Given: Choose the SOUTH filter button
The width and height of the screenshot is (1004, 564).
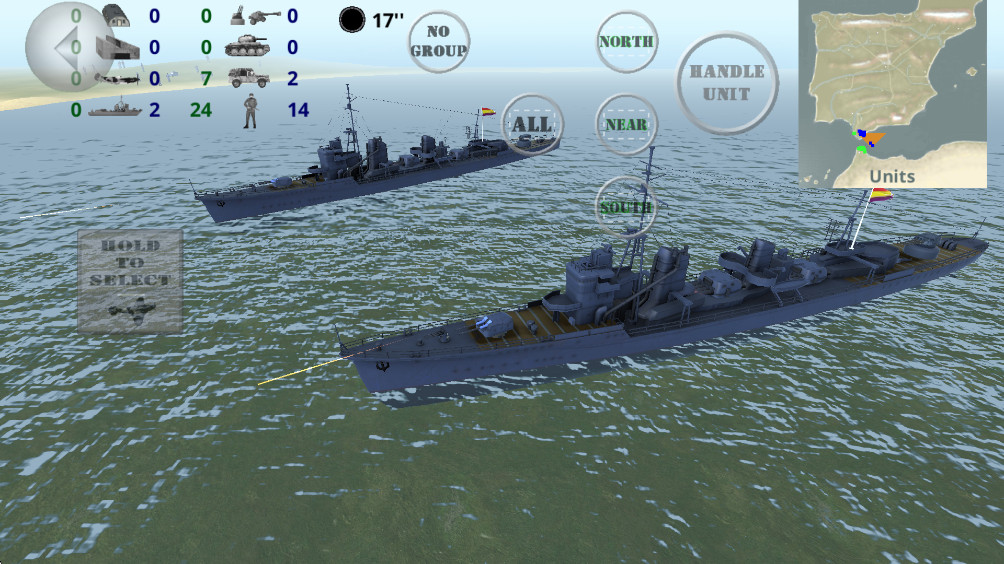Looking at the screenshot, I should [626, 207].
